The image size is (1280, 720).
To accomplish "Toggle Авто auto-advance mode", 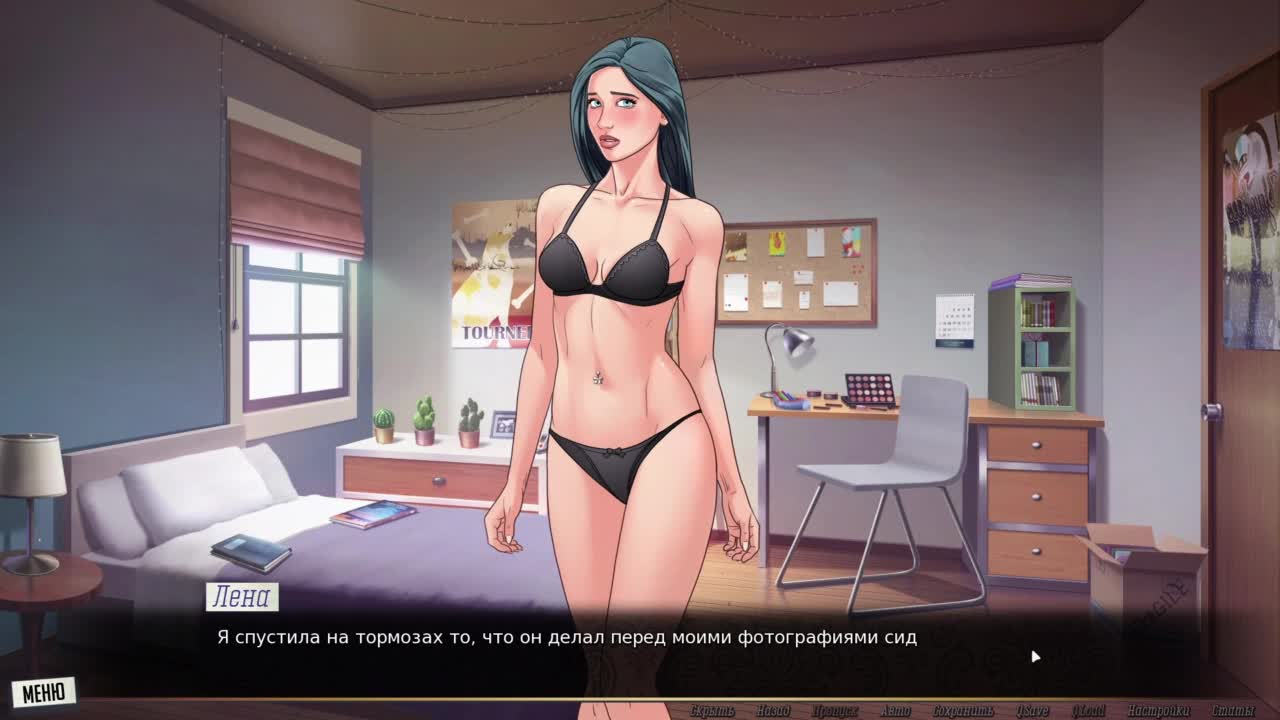I will coord(895,711).
